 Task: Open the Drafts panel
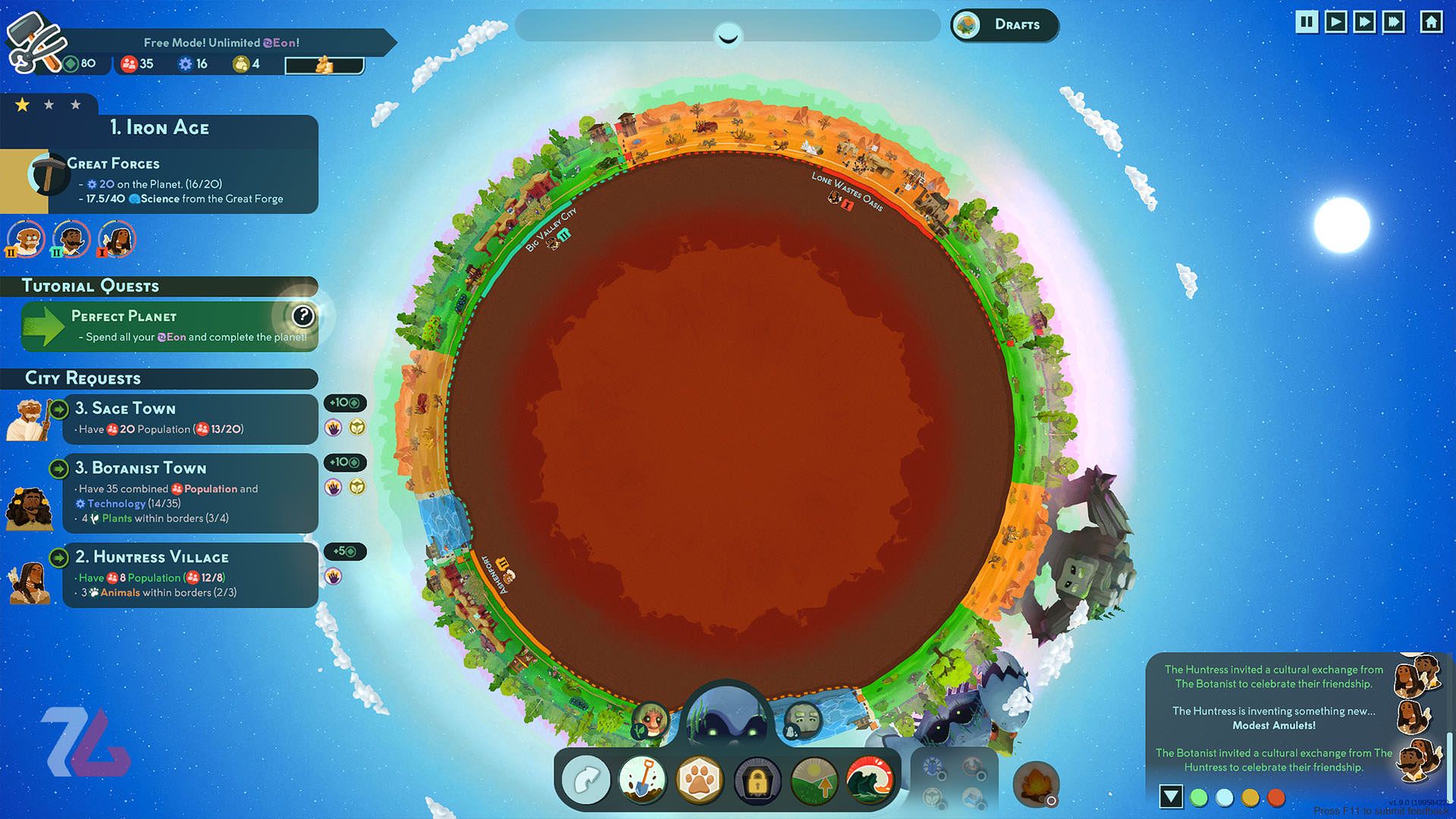[x=1005, y=25]
